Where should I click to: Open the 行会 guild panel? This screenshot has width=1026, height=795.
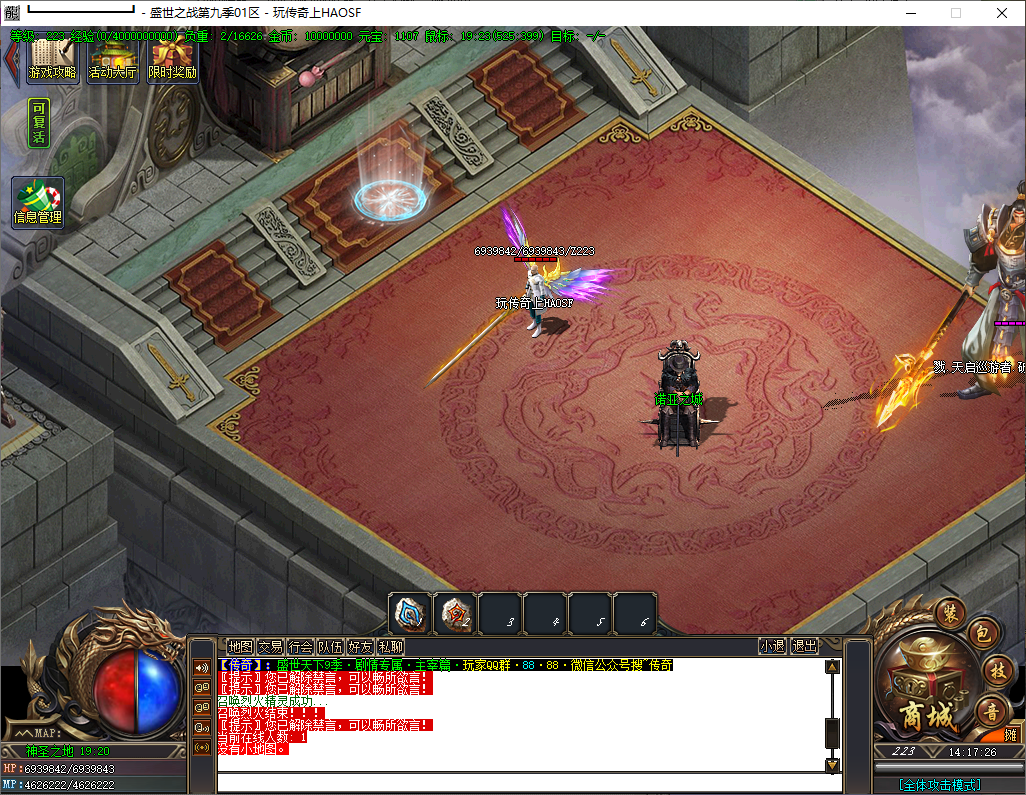point(300,647)
